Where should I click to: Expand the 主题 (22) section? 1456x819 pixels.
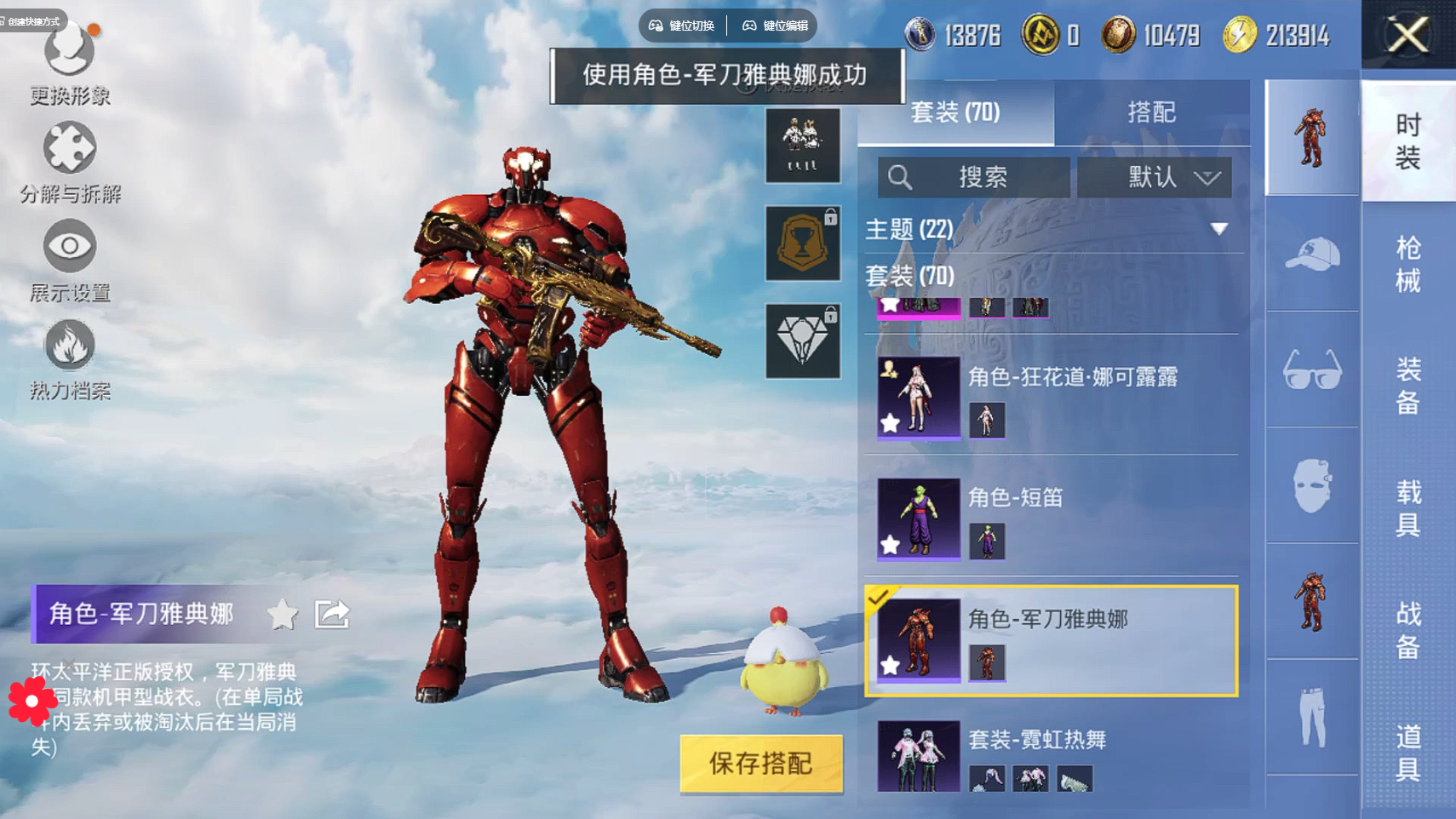1219,229
